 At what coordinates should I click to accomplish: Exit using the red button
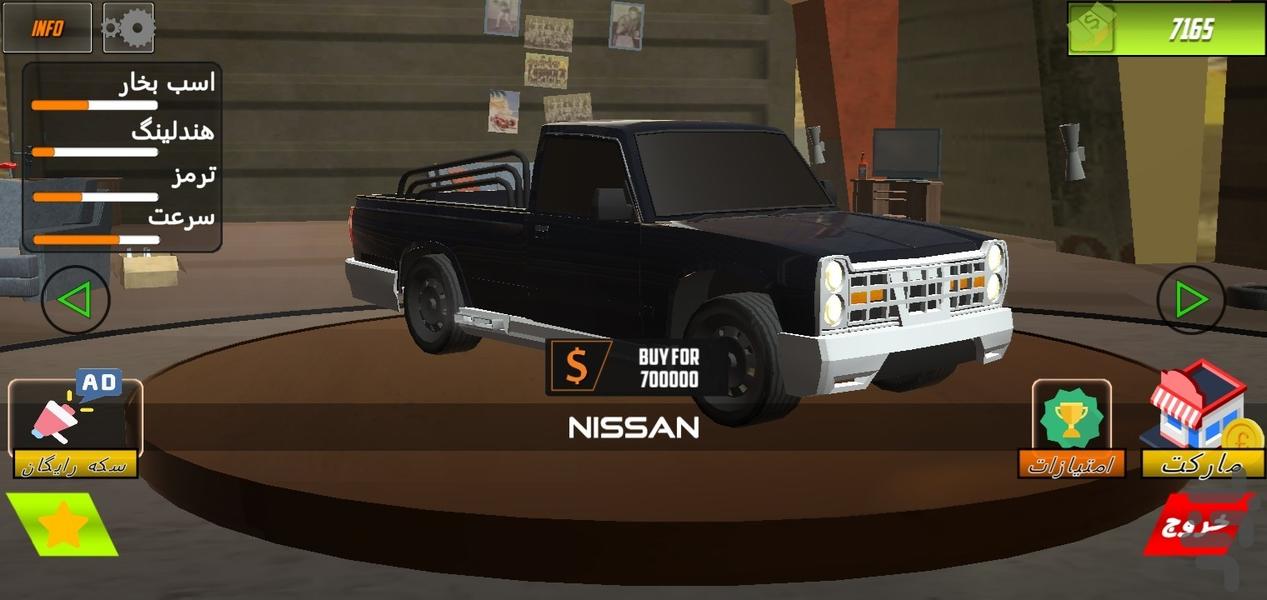click(1198, 524)
